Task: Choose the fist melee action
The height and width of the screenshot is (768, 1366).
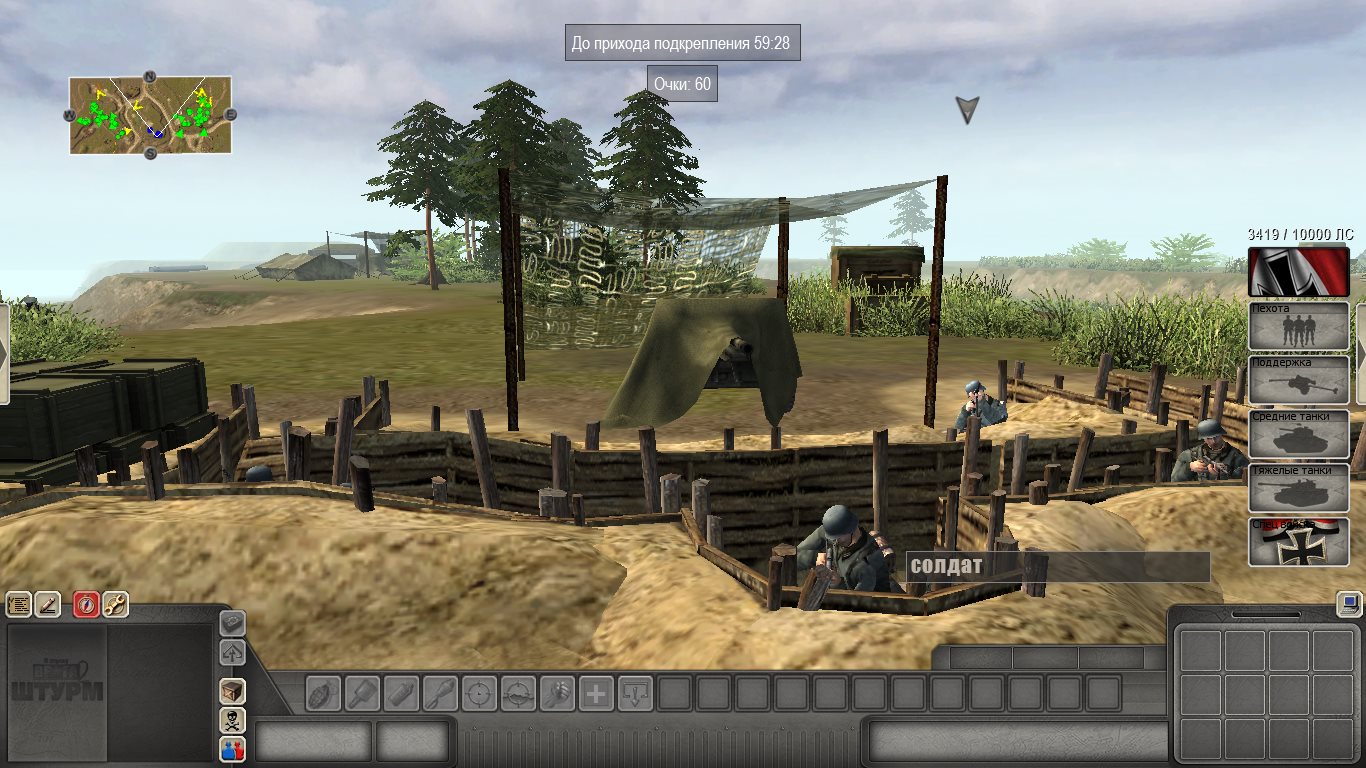Action: point(557,693)
